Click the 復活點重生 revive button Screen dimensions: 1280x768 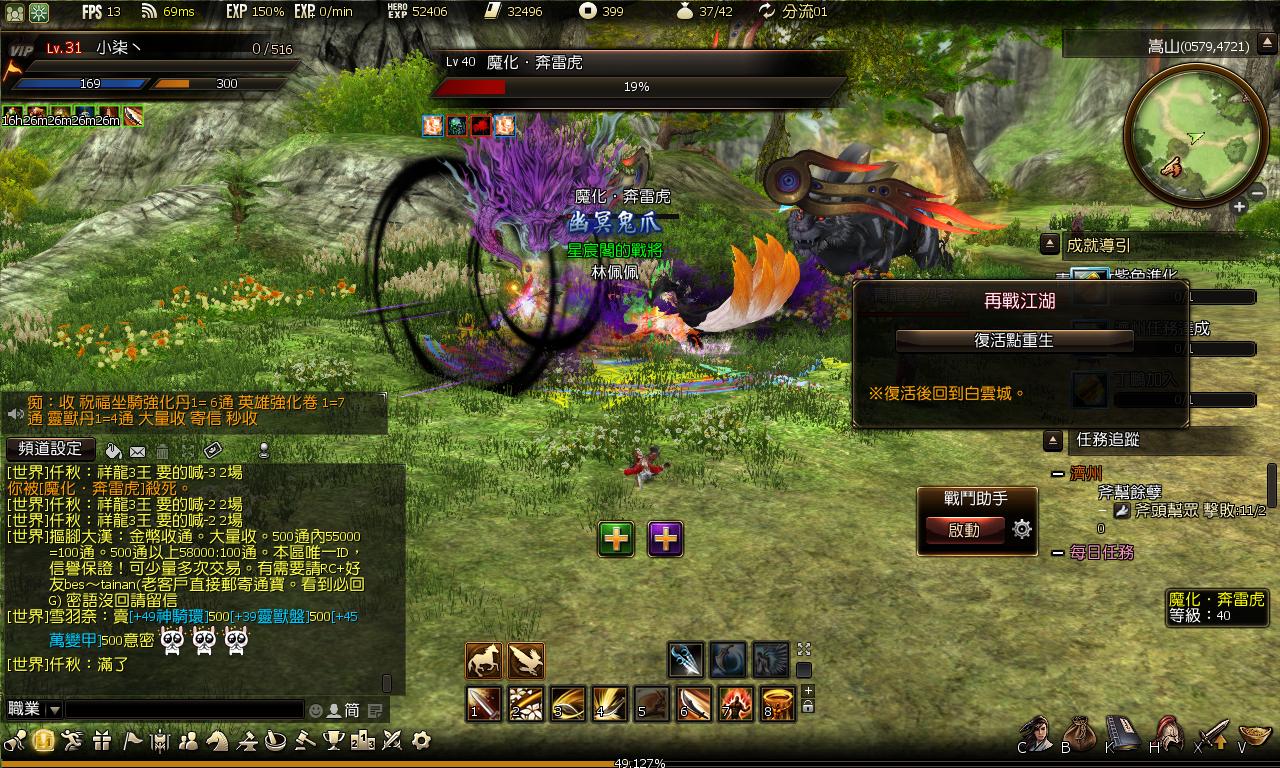coord(1014,340)
